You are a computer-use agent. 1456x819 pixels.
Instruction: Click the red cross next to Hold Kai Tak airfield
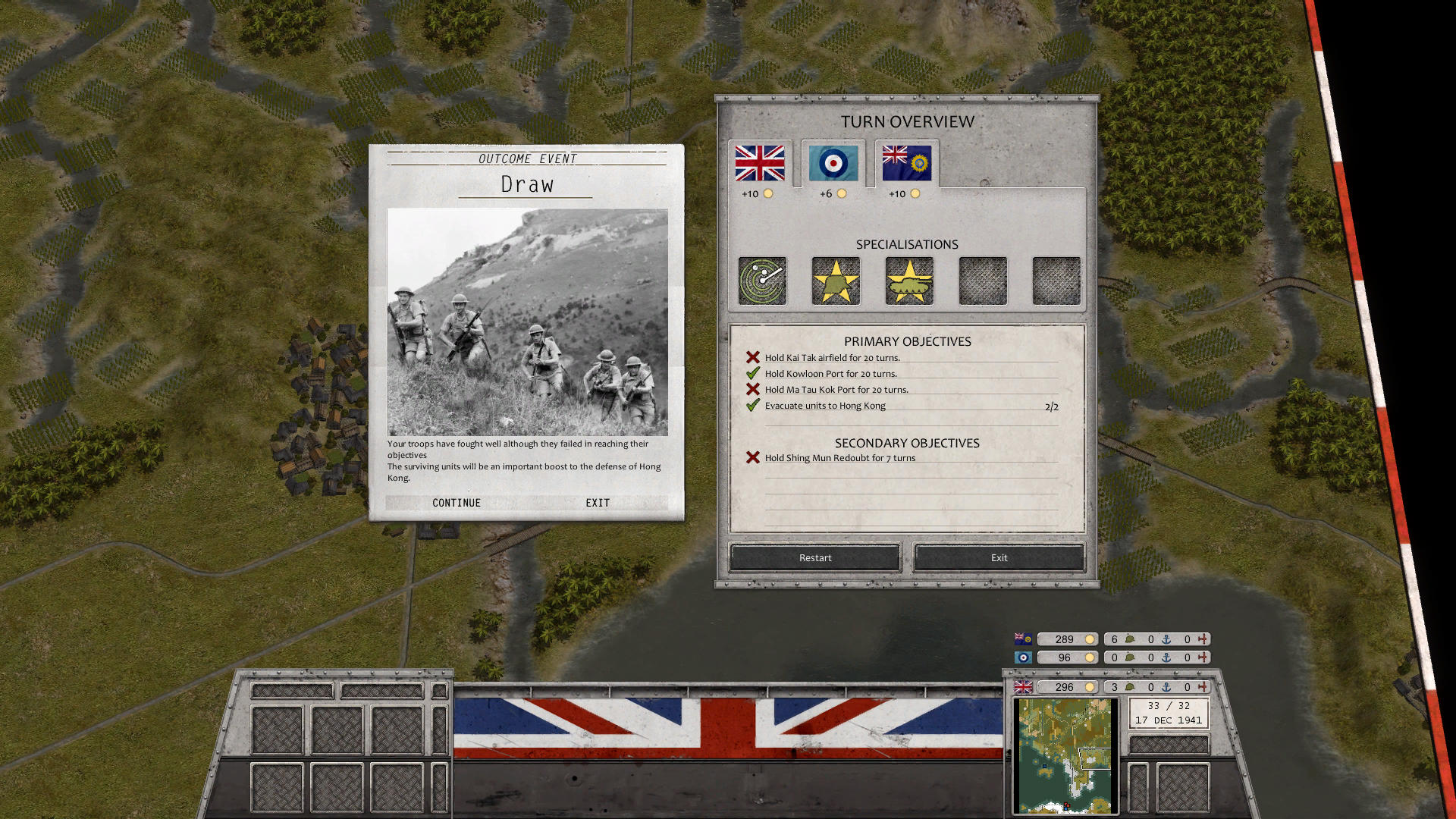(x=752, y=356)
